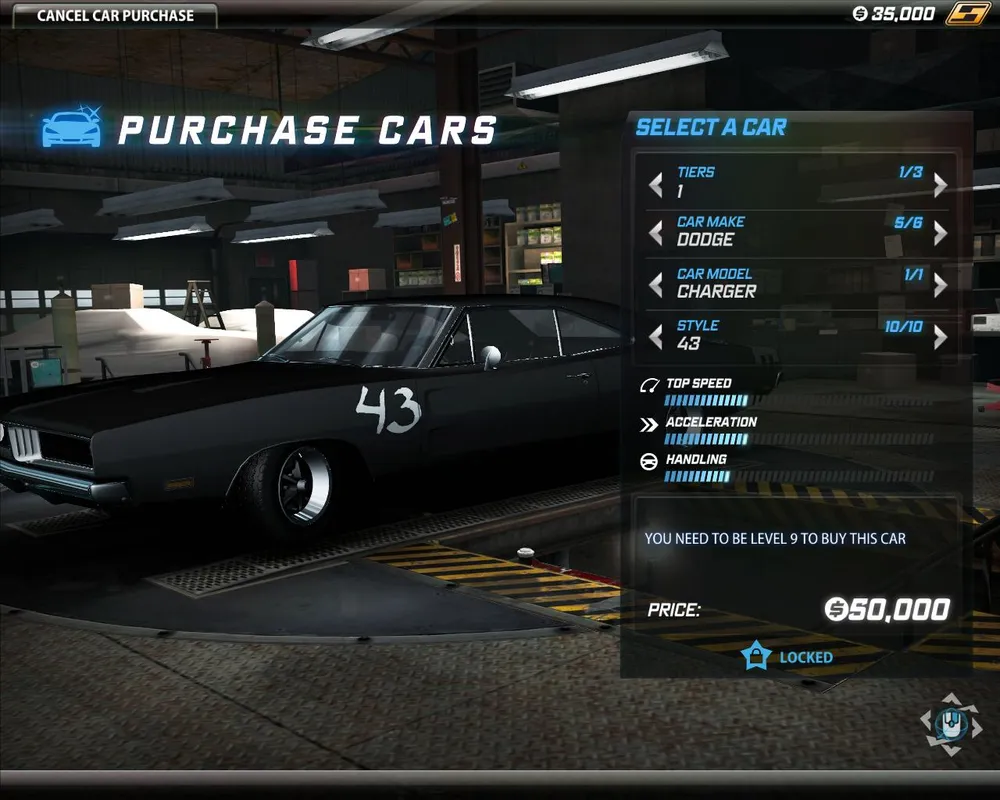Show the previous car model before Charger
This screenshot has width=1000, height=800.
(x=656, y=285)
